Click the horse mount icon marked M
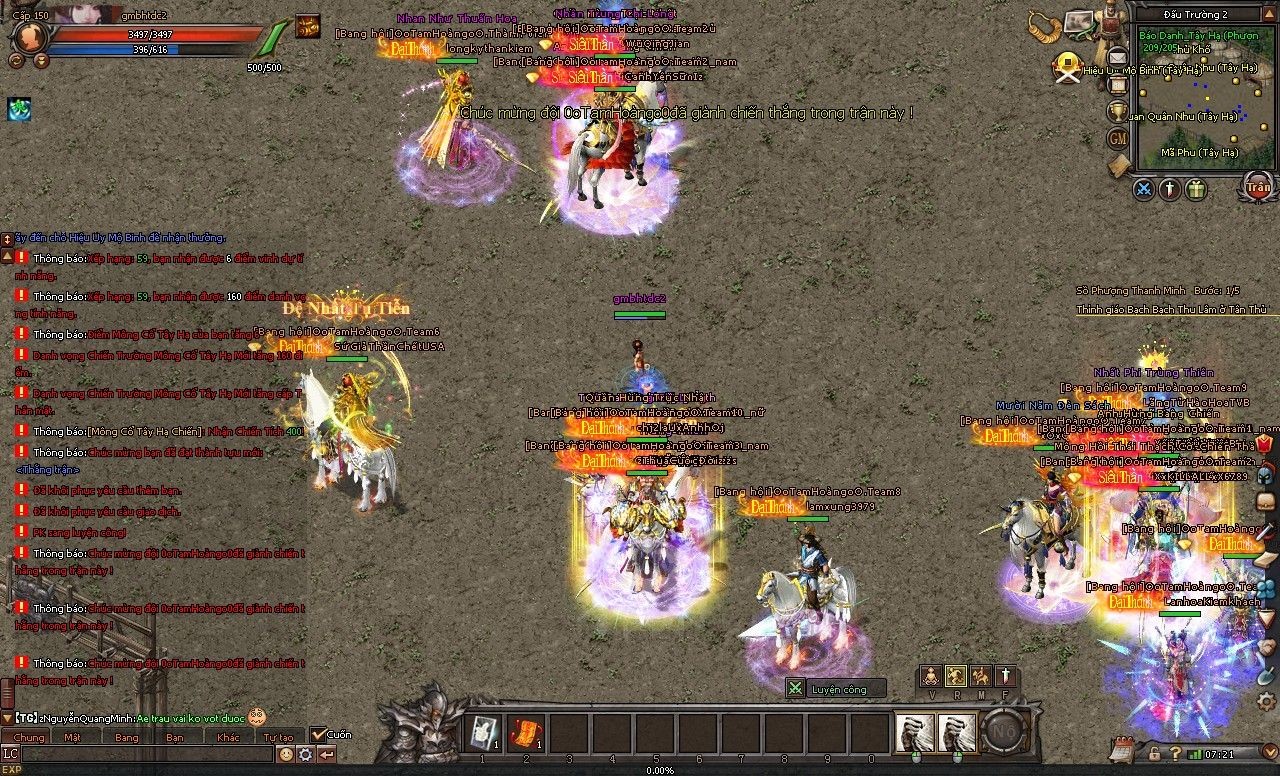This screenshot has width=1280, height=776. [981, 677]
